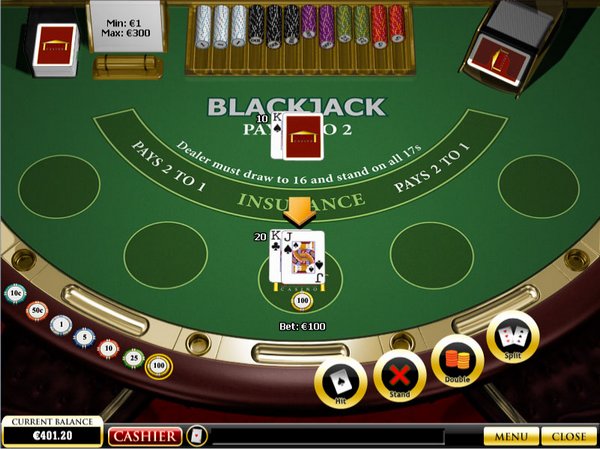Click the small card icon beside Cashier
This screenshot has height=449, width=600.
click(x=197, y=436)
